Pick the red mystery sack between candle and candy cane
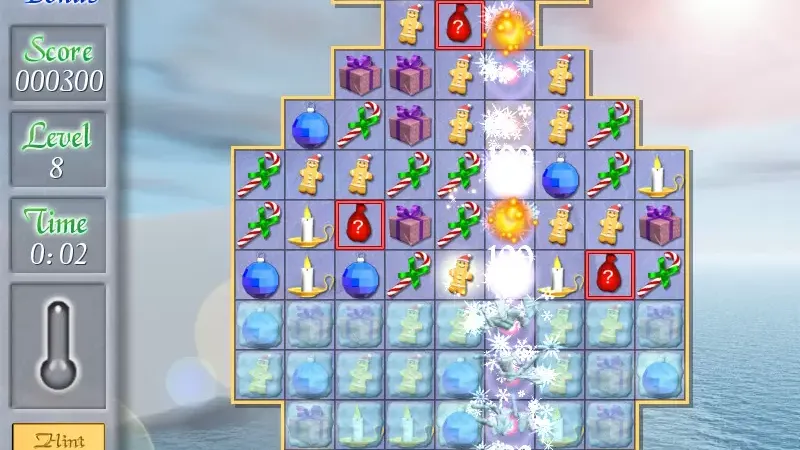 610,274
